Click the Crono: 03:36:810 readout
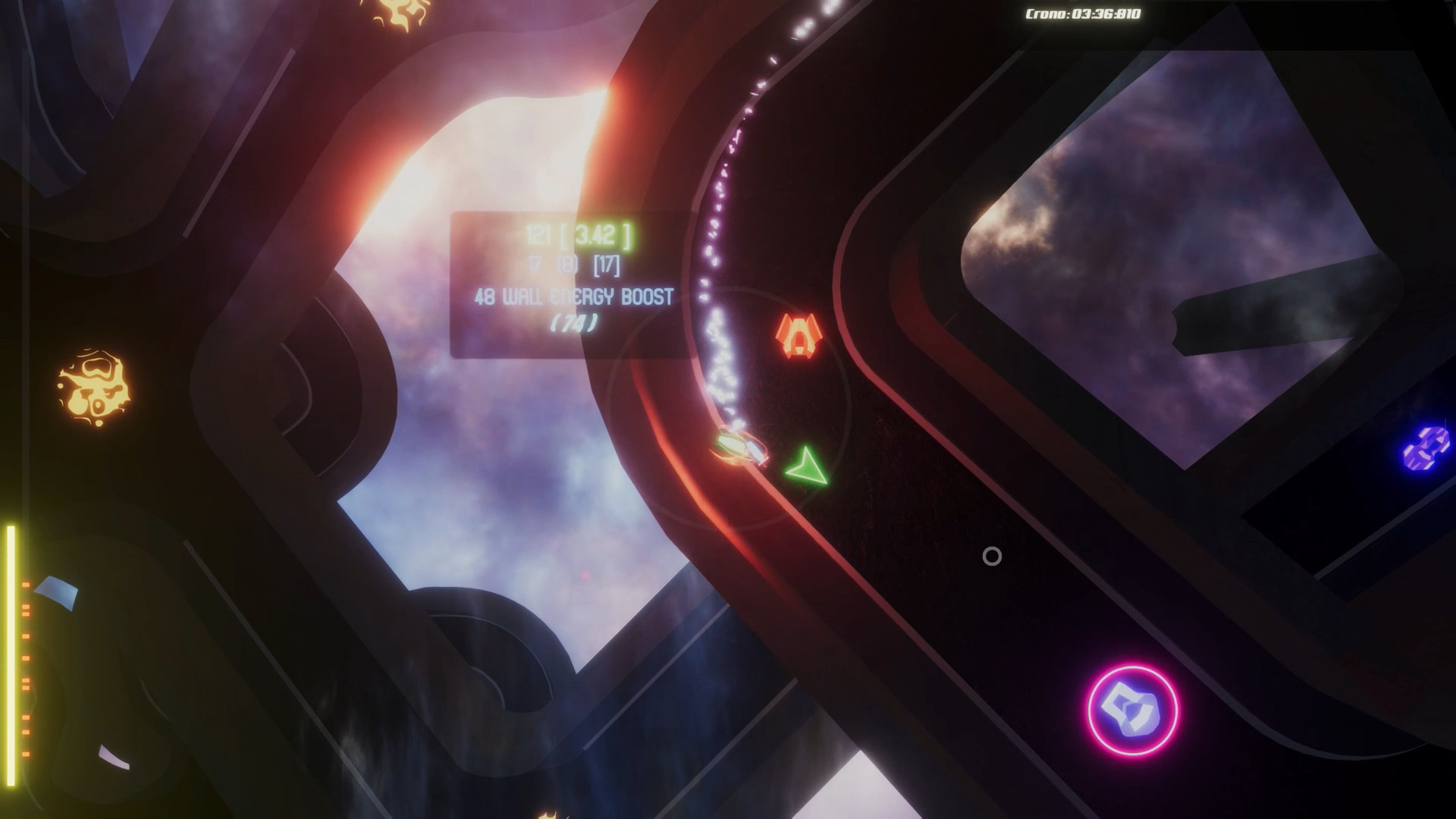The image size is (1456, 819). (x=1083, y=12)
